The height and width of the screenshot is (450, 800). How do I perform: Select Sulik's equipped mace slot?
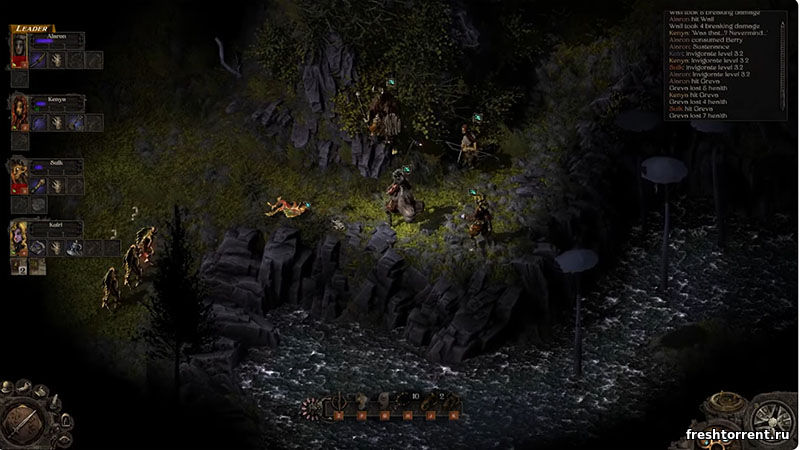coord(40,186)
